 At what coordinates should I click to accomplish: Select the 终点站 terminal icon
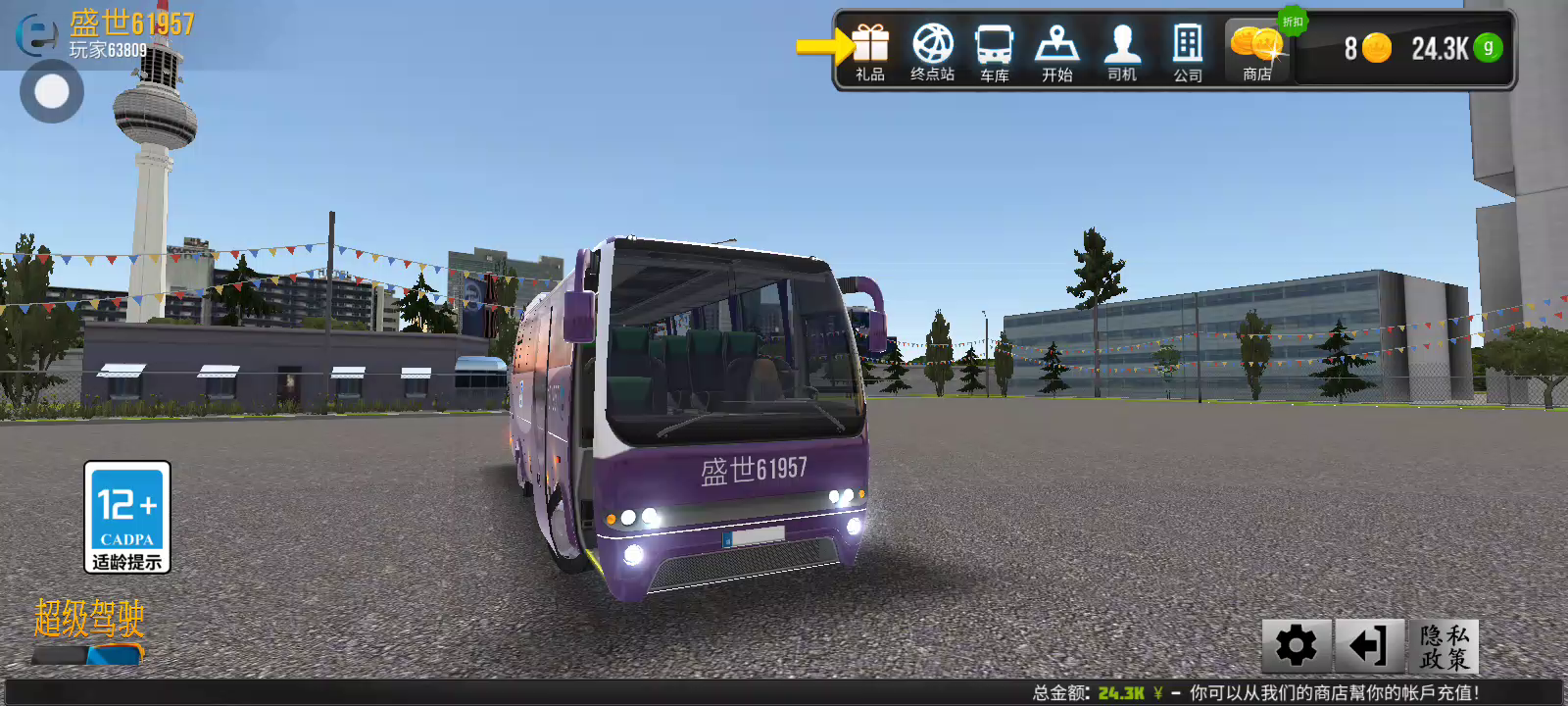[x=932, y=53]
